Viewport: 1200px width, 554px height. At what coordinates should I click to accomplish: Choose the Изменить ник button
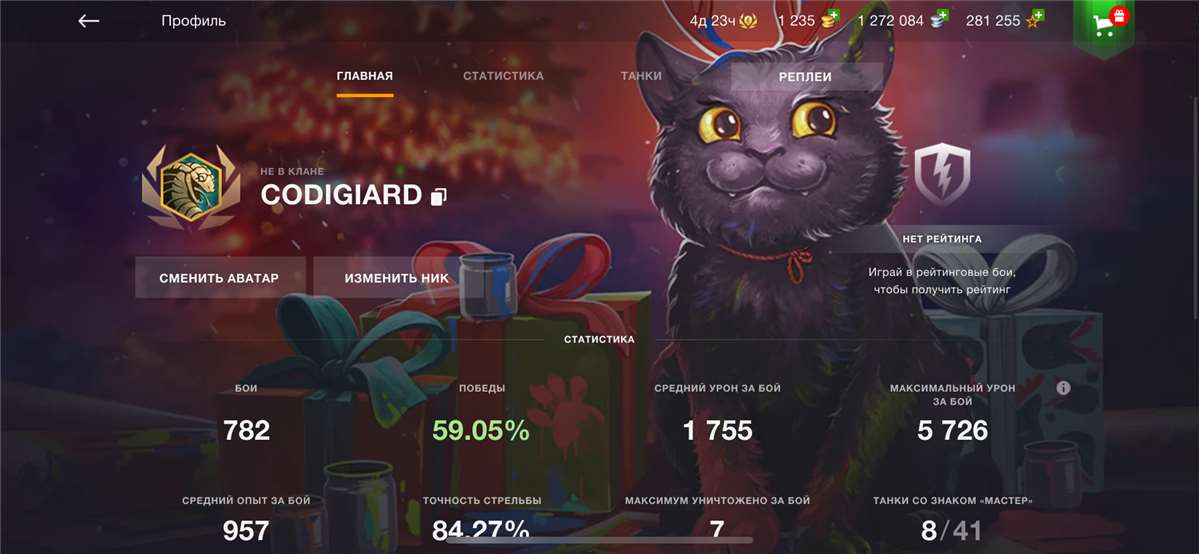point(397,278)
